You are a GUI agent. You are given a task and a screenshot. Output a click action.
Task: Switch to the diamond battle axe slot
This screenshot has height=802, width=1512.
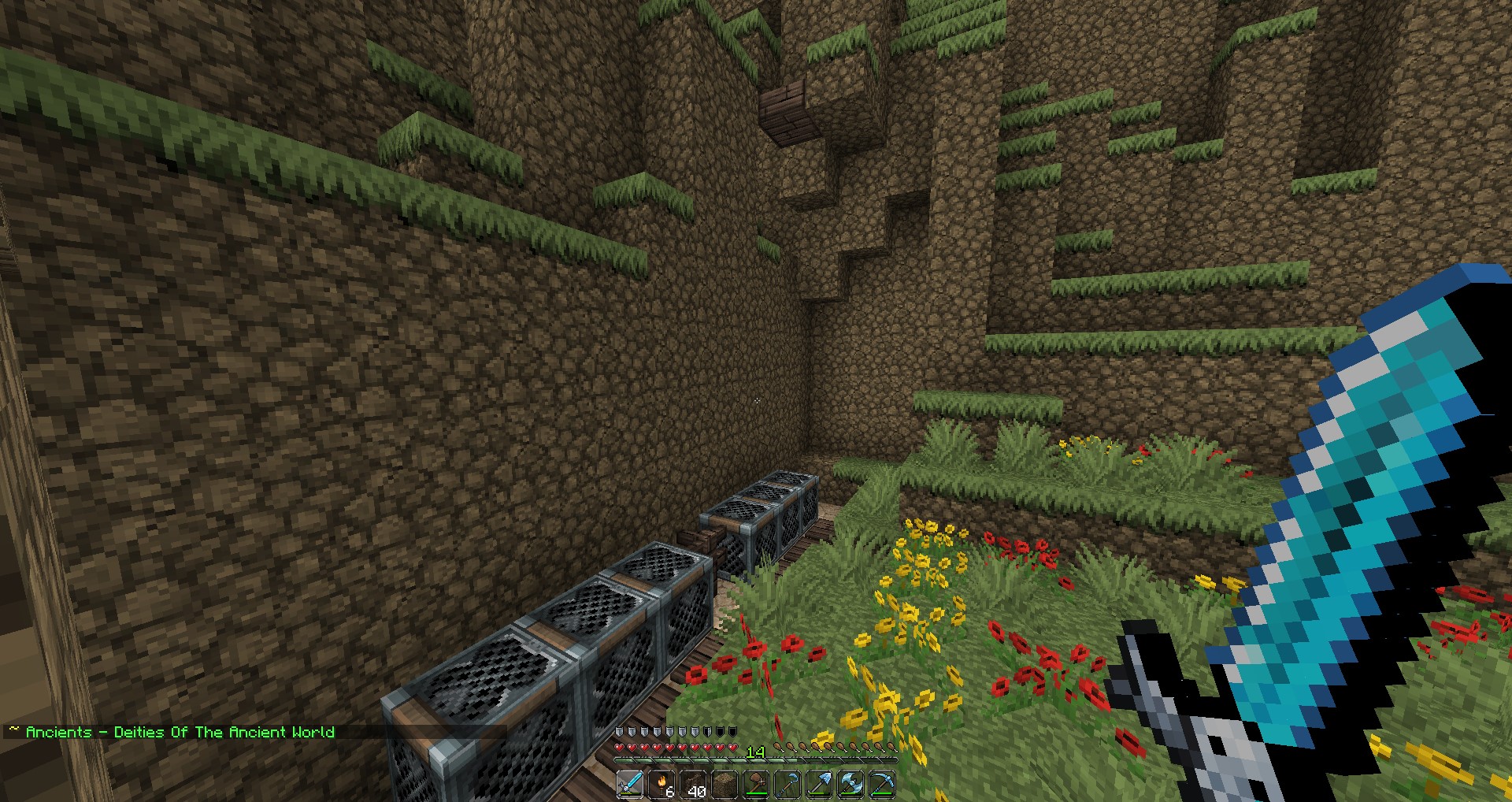pyautogui.click(x=850, y=785)
